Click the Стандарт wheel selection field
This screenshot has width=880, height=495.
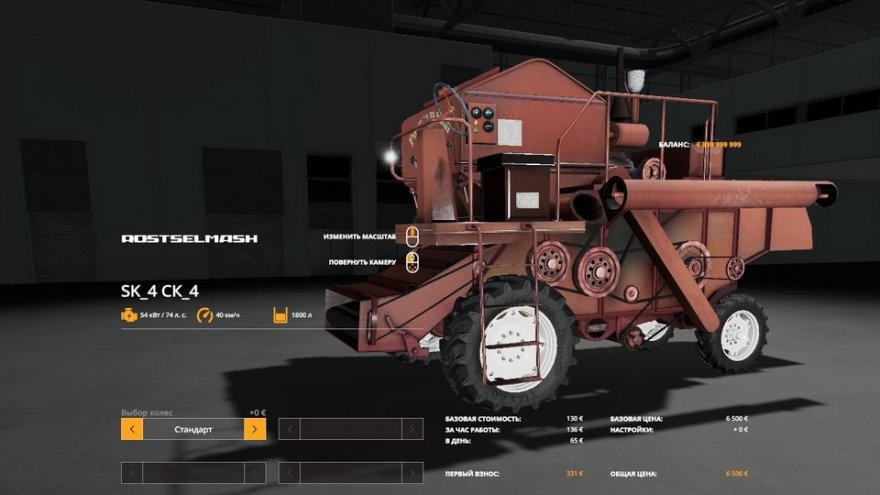click(193, 429)
